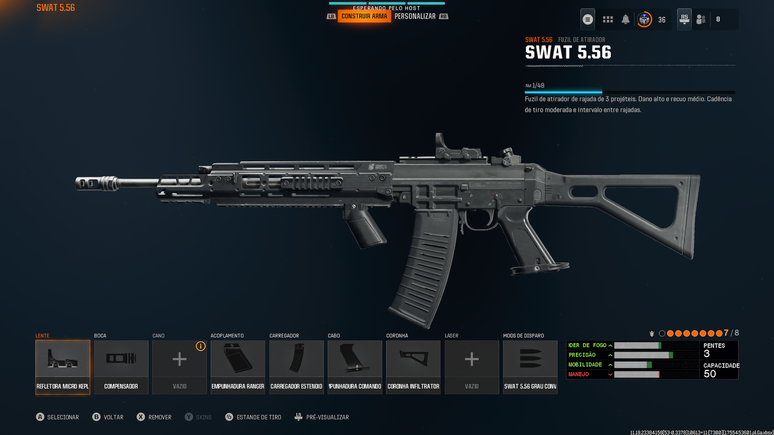Image resolution: width=774 pixels, height=435 pixels.
Task: Expand the Manejo stat row
Action: [610, 374]
